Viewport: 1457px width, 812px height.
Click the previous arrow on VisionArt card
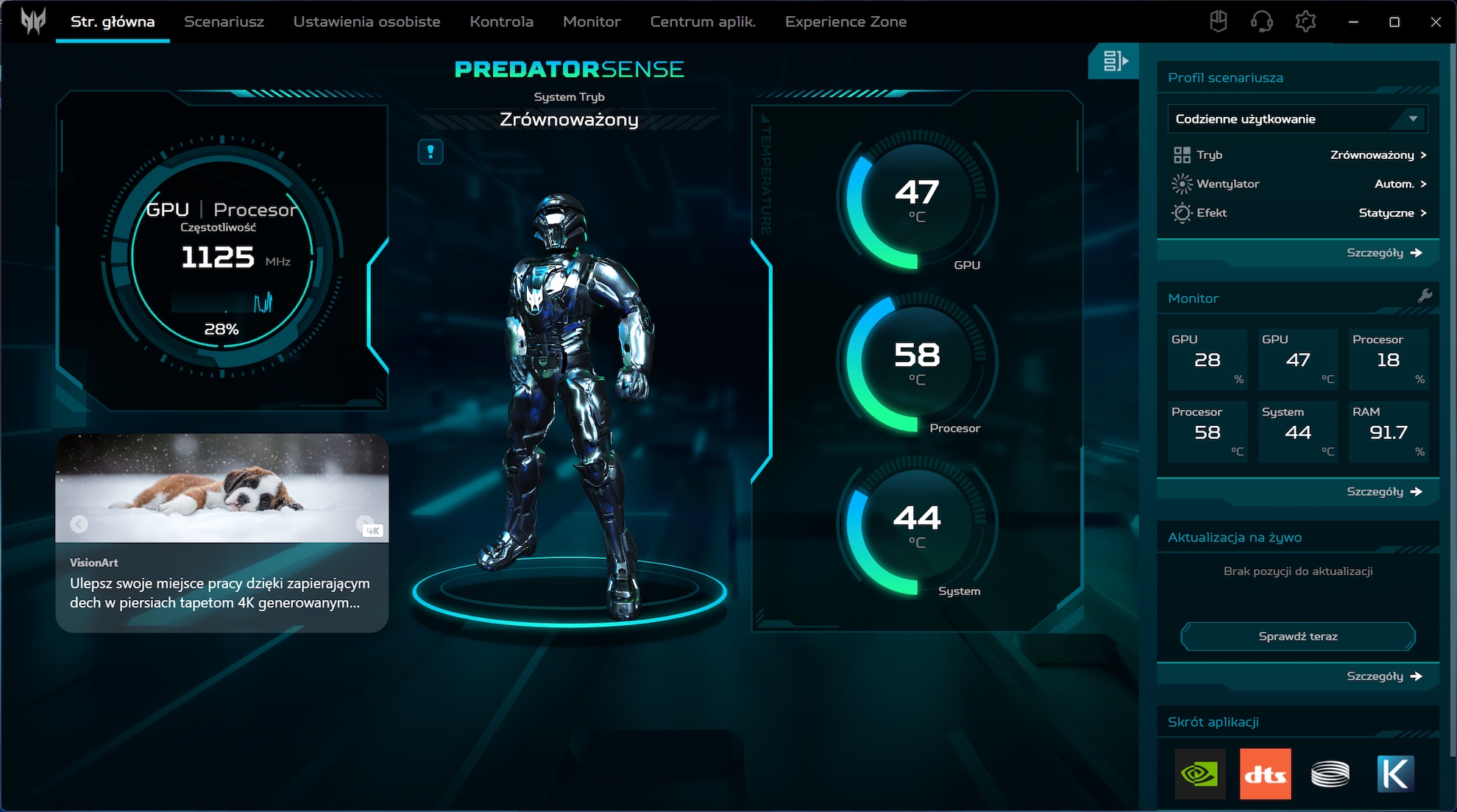77,523
